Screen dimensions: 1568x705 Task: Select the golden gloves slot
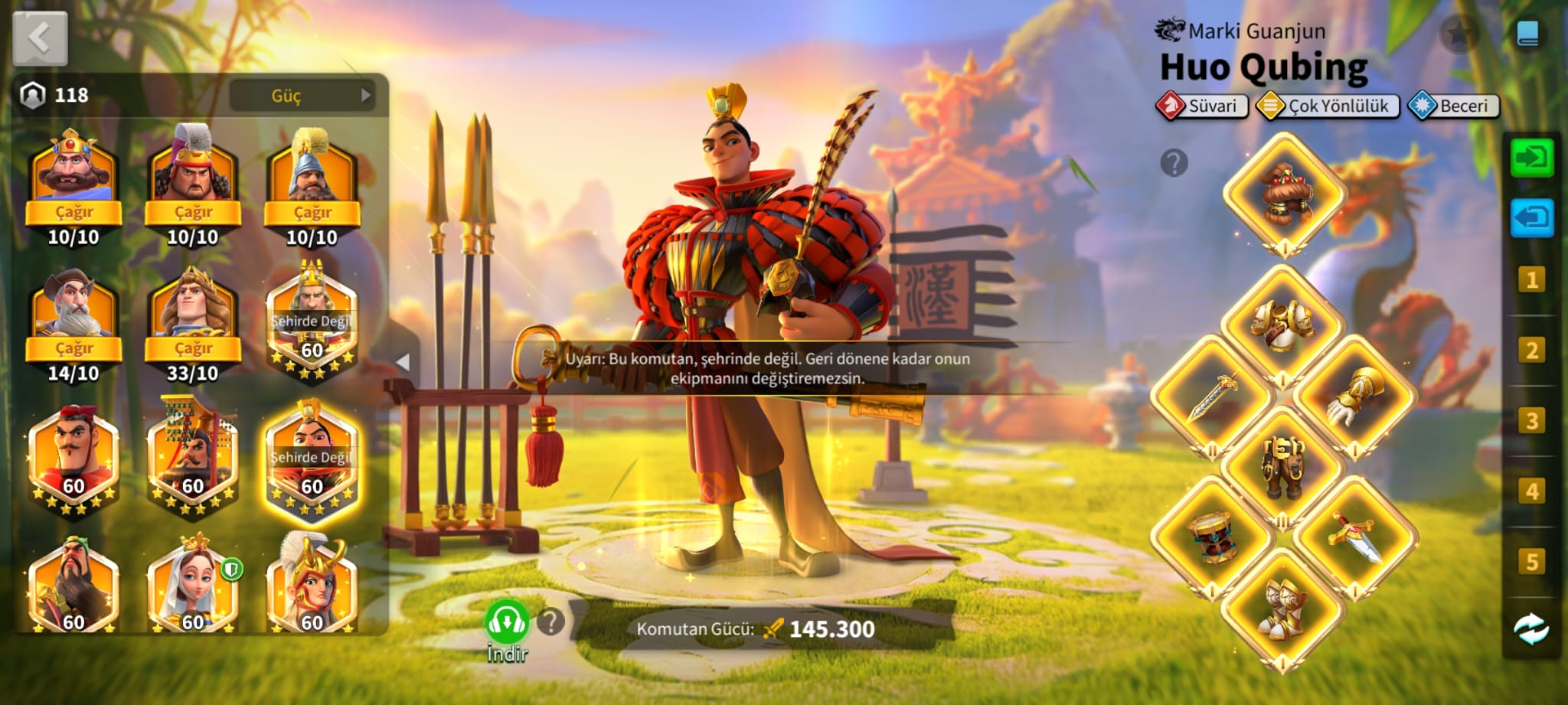(x=1355, y=395)
